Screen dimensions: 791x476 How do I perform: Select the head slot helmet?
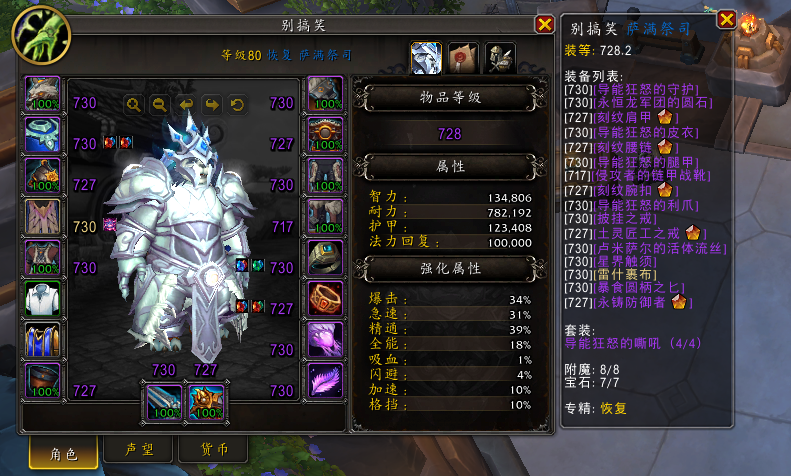point(42,95)
